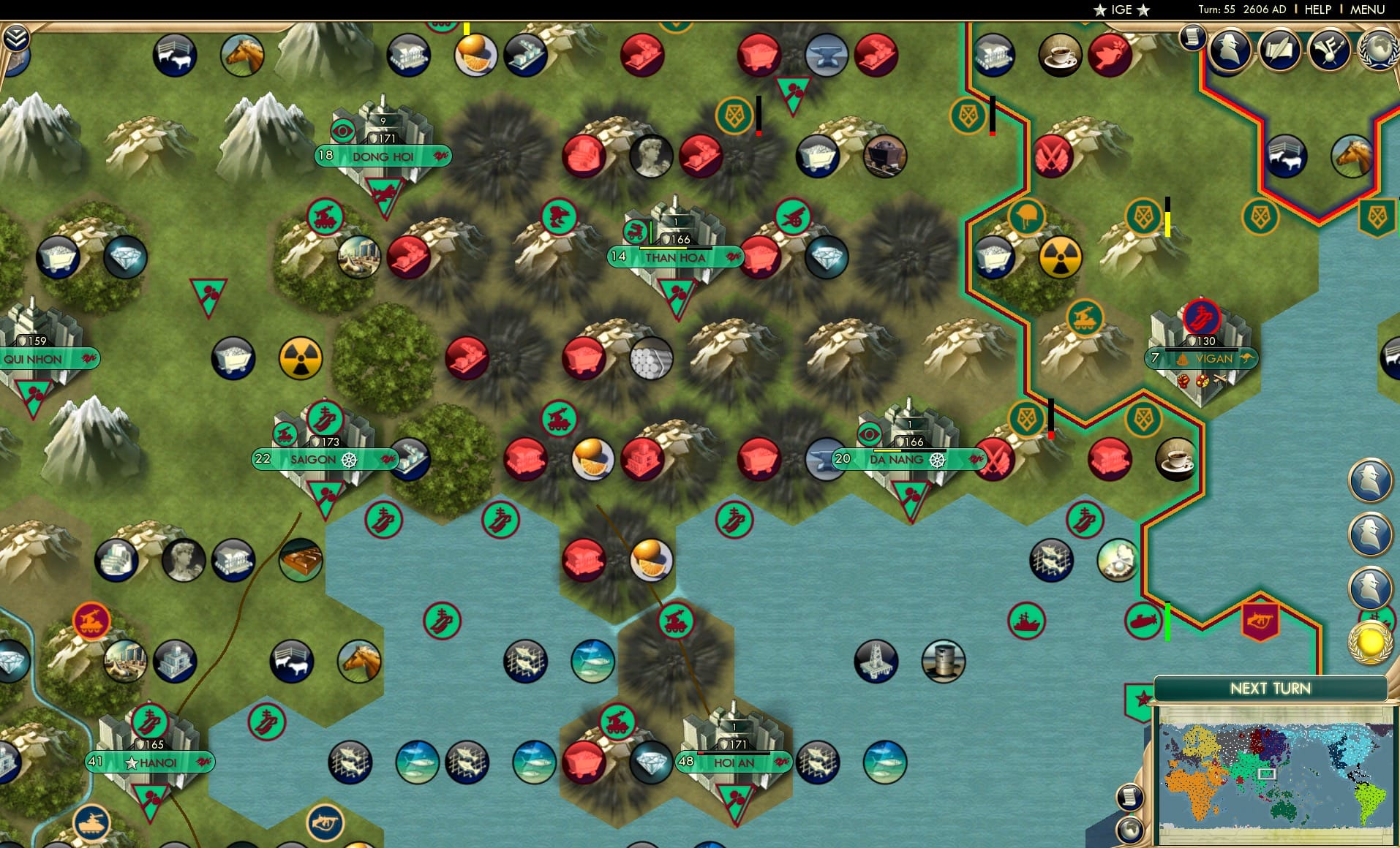
Task: Open the MENU
Action: pyautogui.click(x=1367, y=10)
